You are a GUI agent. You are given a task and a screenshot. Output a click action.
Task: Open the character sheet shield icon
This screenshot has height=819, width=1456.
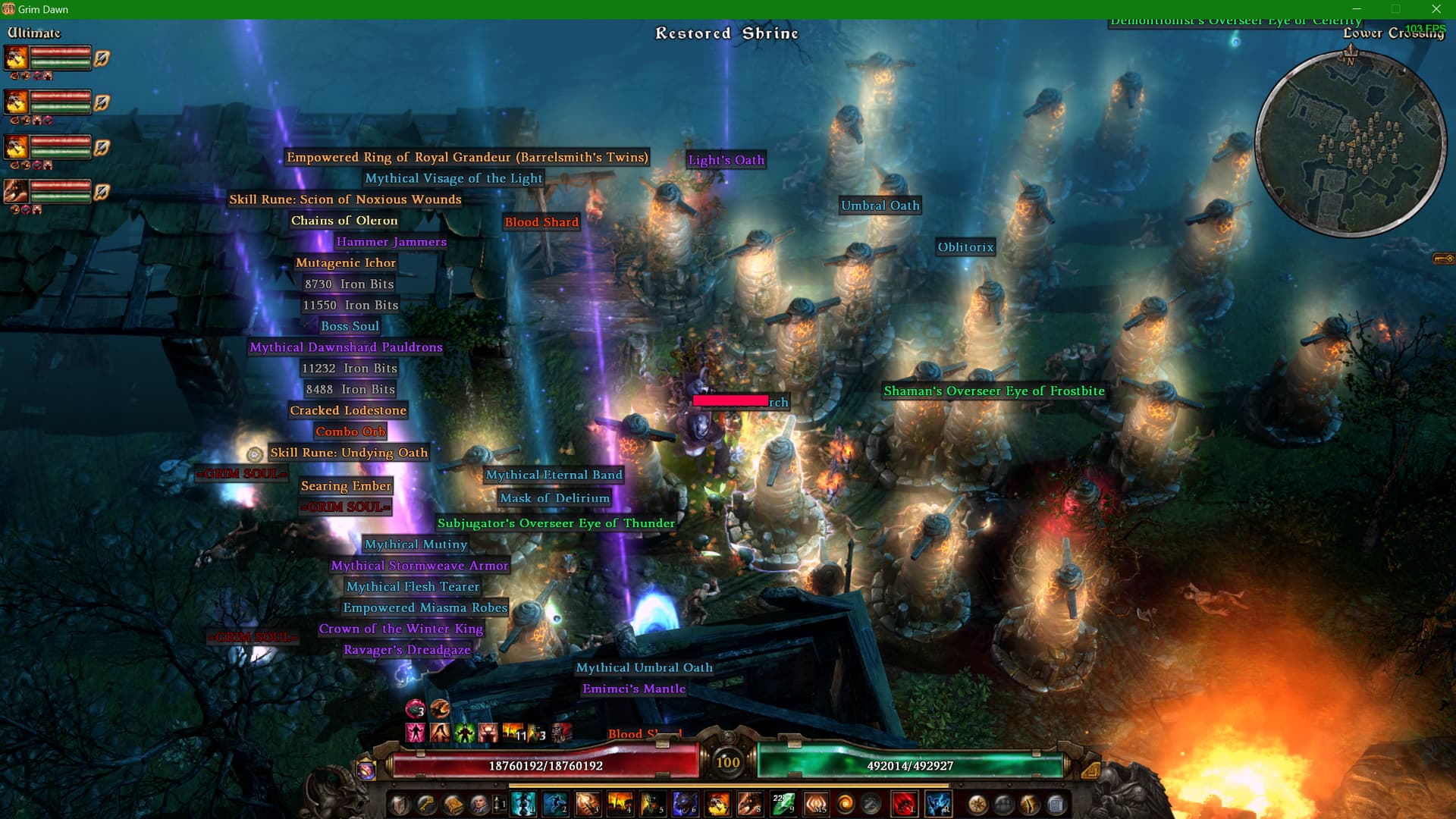click(400, 804)
